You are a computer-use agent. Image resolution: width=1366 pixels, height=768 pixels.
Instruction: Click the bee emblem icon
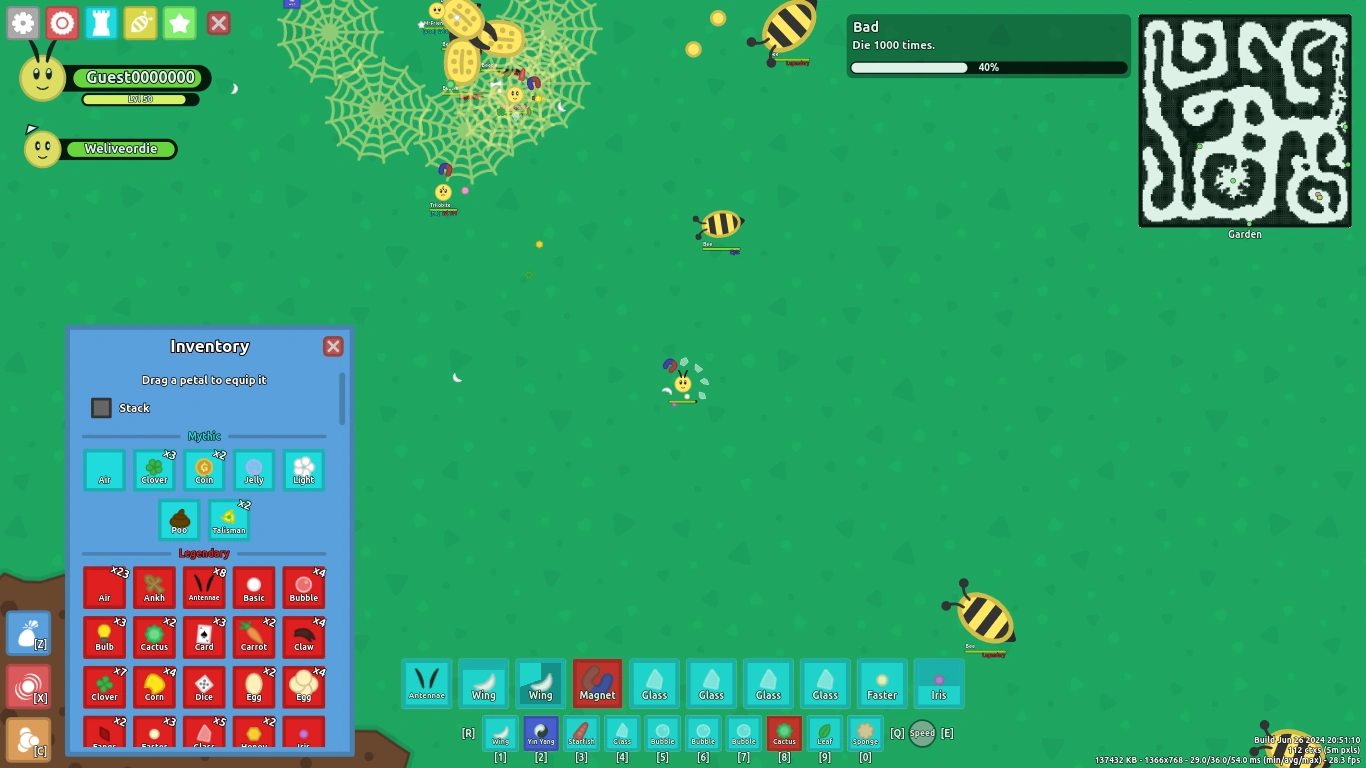coord(140,22)
